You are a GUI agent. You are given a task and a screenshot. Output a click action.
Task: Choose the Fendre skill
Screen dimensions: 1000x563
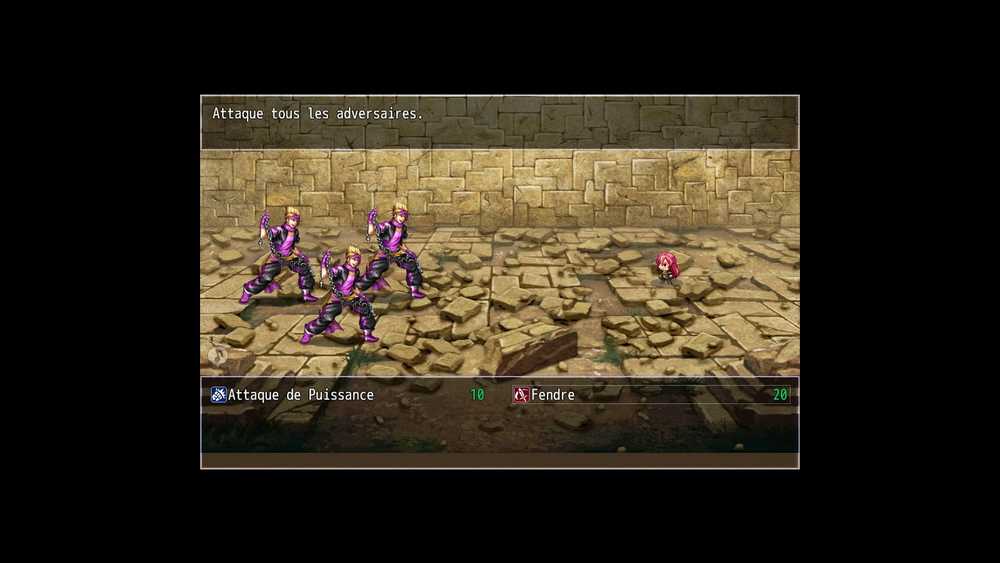[x=553, y=395]
